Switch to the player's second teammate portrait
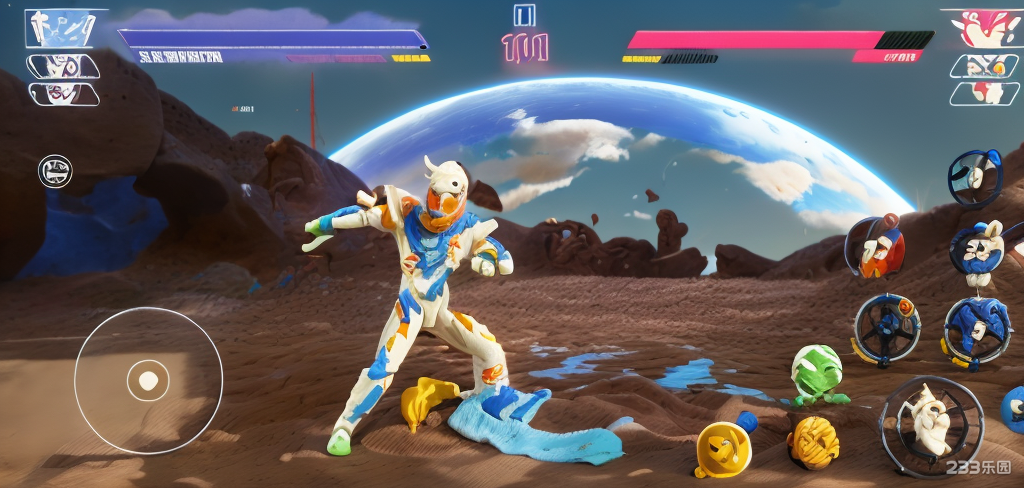The height and width of the screenshot is (488, 1024). [x=62, y=67]
